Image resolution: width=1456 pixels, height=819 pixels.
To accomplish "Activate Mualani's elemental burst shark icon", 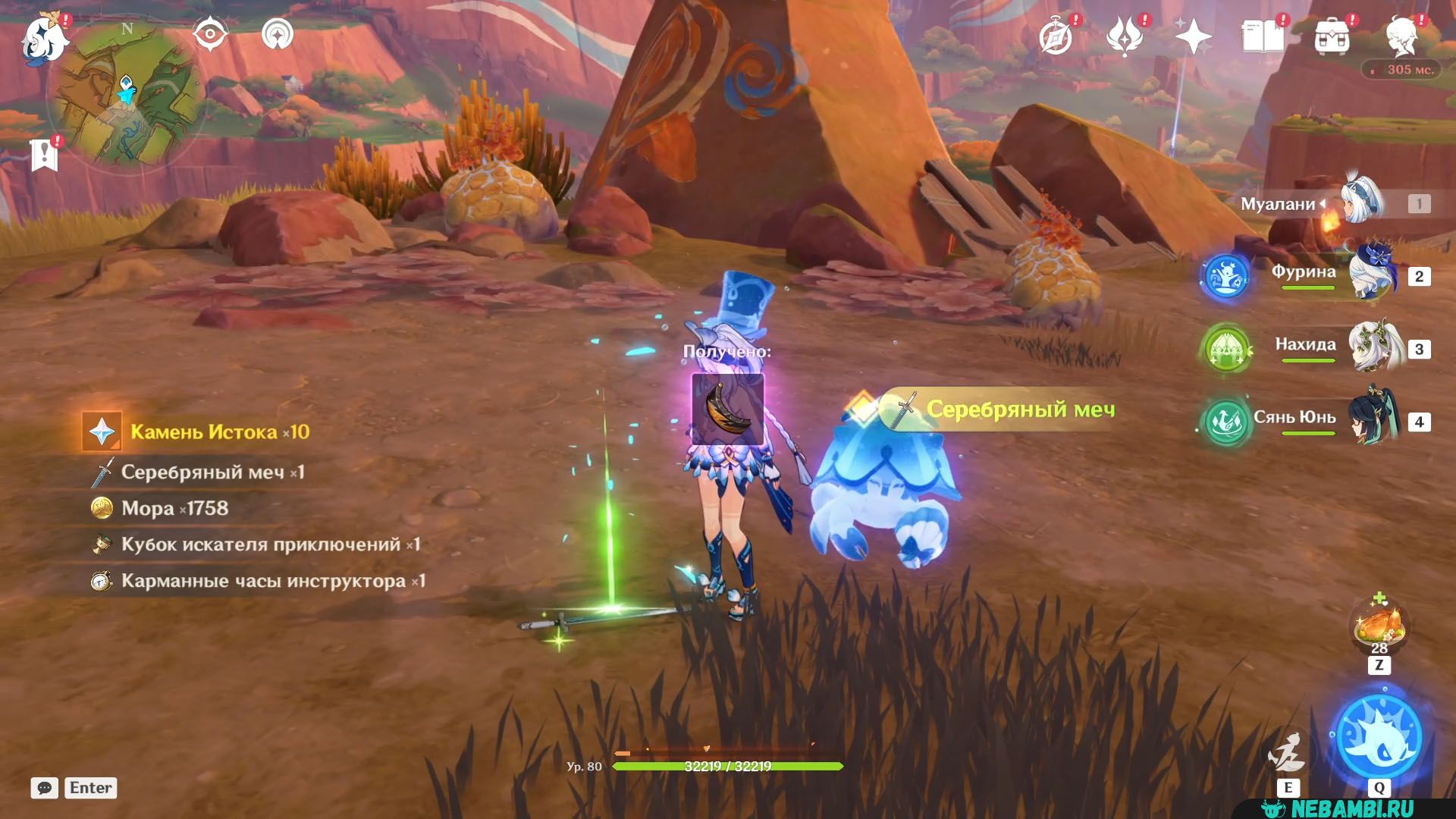I will [x=1379, y=736].
